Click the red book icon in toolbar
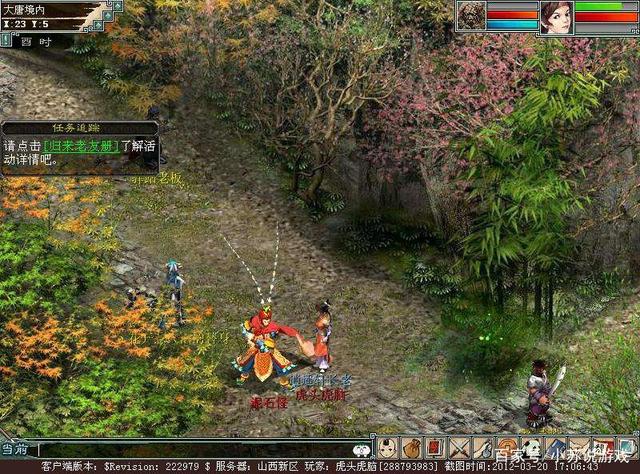The width and height of the screenshot is (640, 474). click(x=435, y=447)
